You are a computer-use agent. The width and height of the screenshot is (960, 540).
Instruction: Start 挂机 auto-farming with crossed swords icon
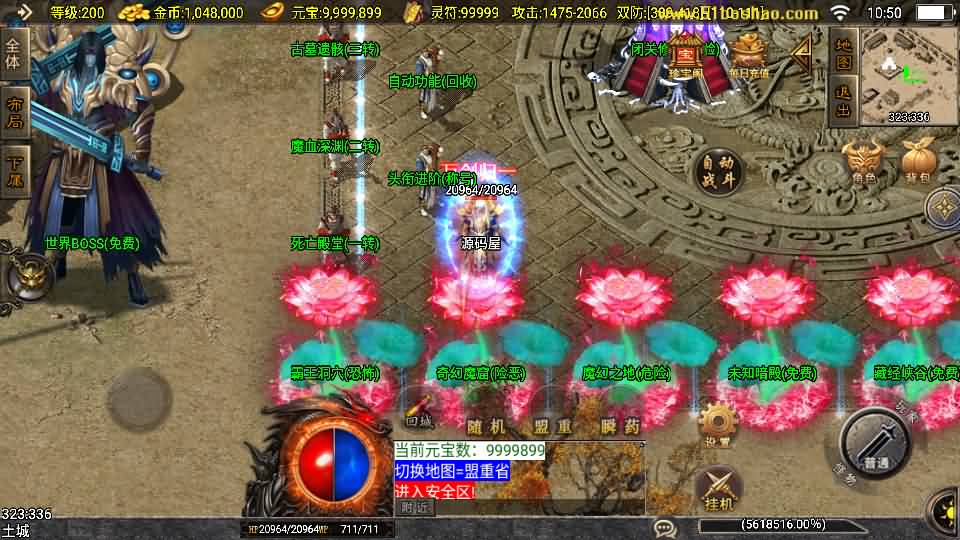[716, 487]
